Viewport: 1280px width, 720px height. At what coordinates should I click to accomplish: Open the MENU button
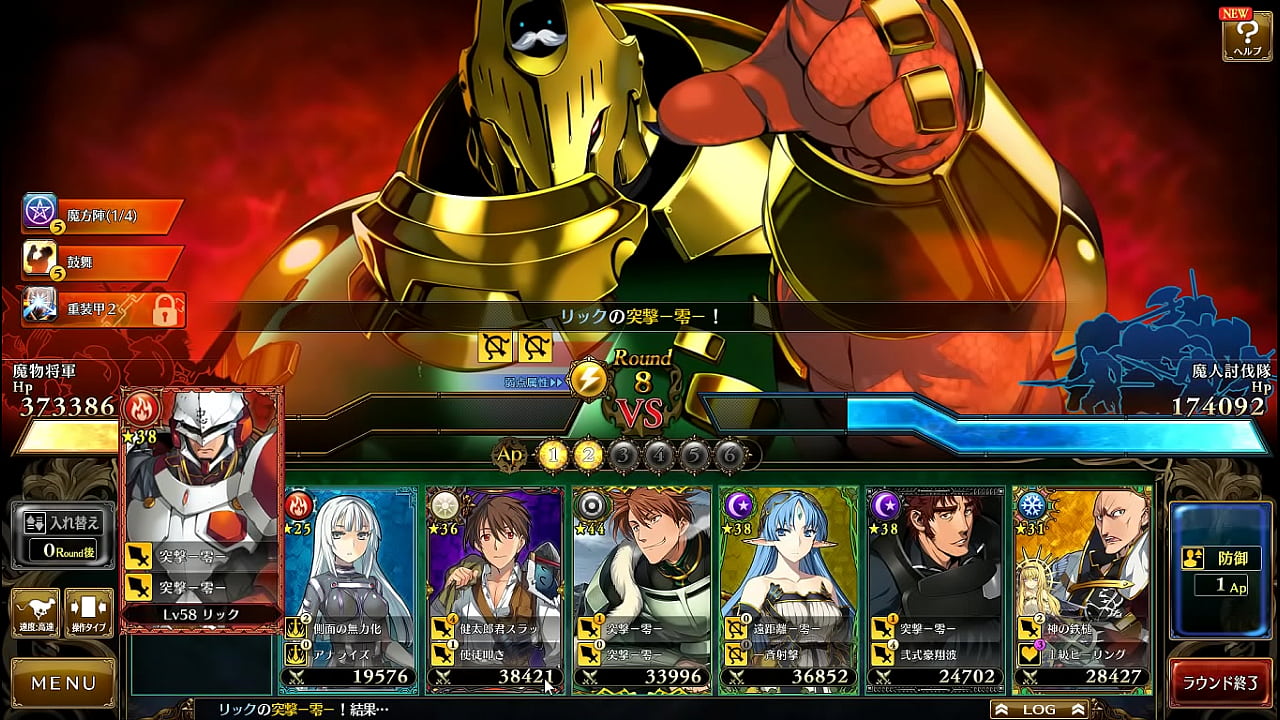click(x=63, y=684)
